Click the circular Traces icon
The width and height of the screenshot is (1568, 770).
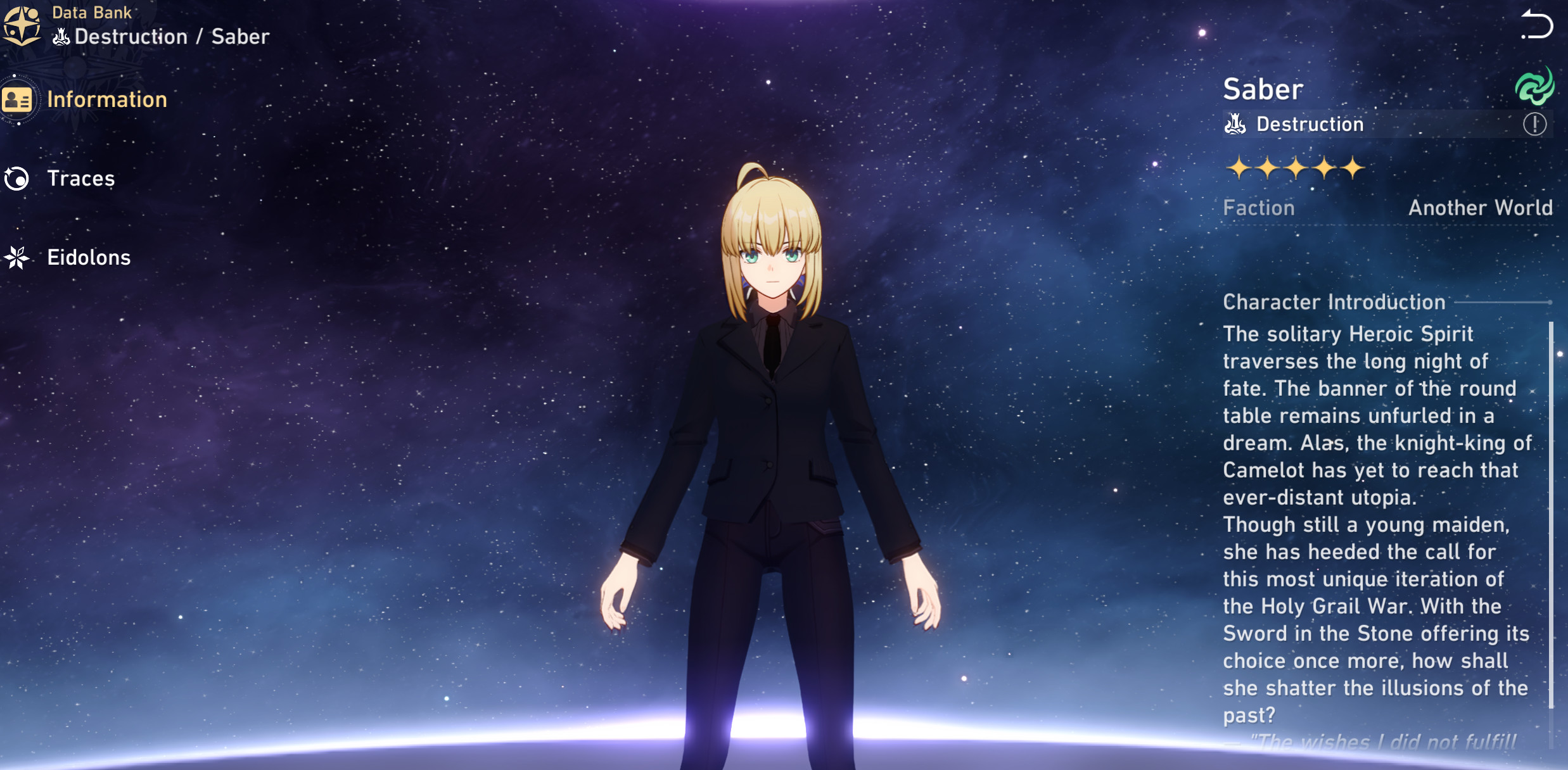tap(17, 179)
